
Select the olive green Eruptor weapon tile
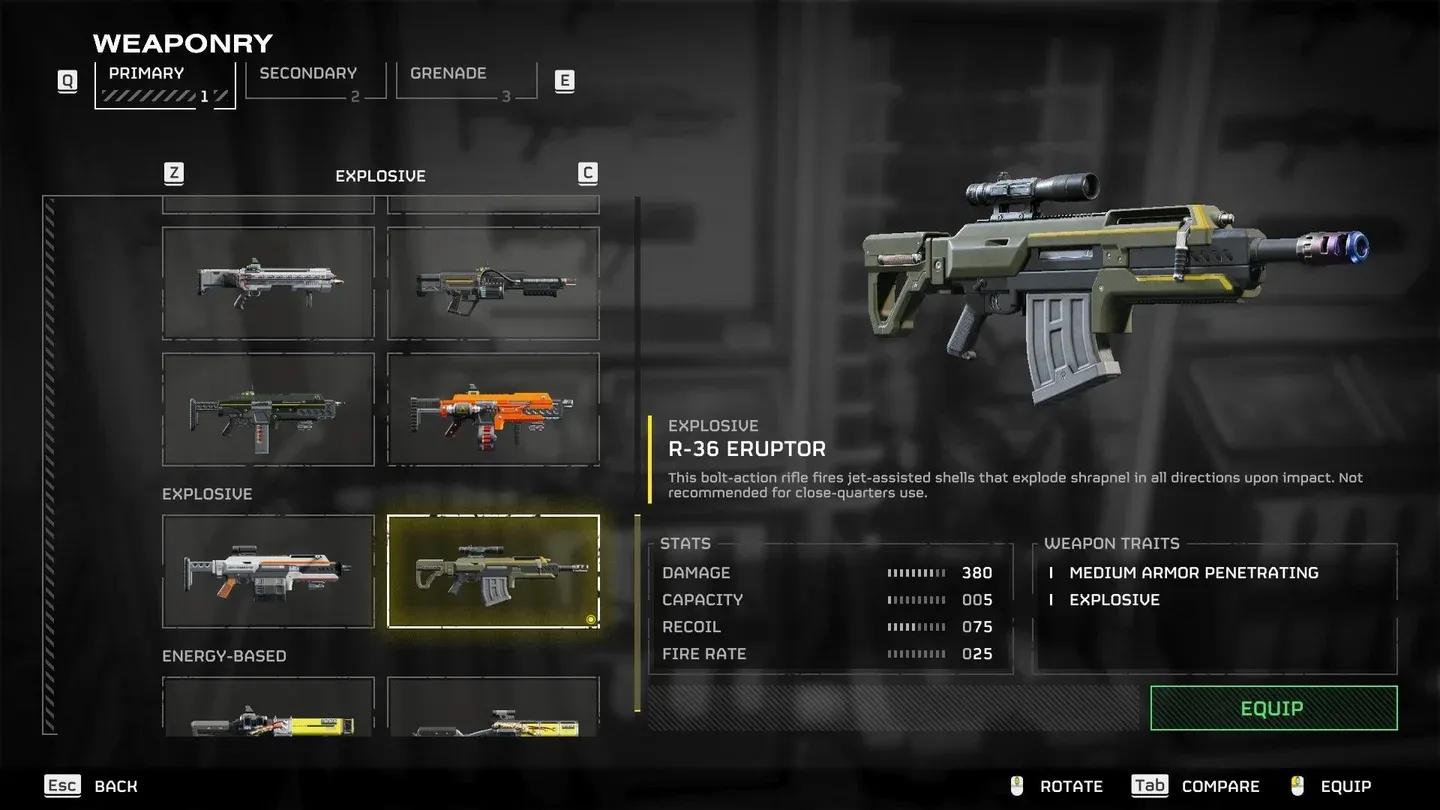point(493,571)
